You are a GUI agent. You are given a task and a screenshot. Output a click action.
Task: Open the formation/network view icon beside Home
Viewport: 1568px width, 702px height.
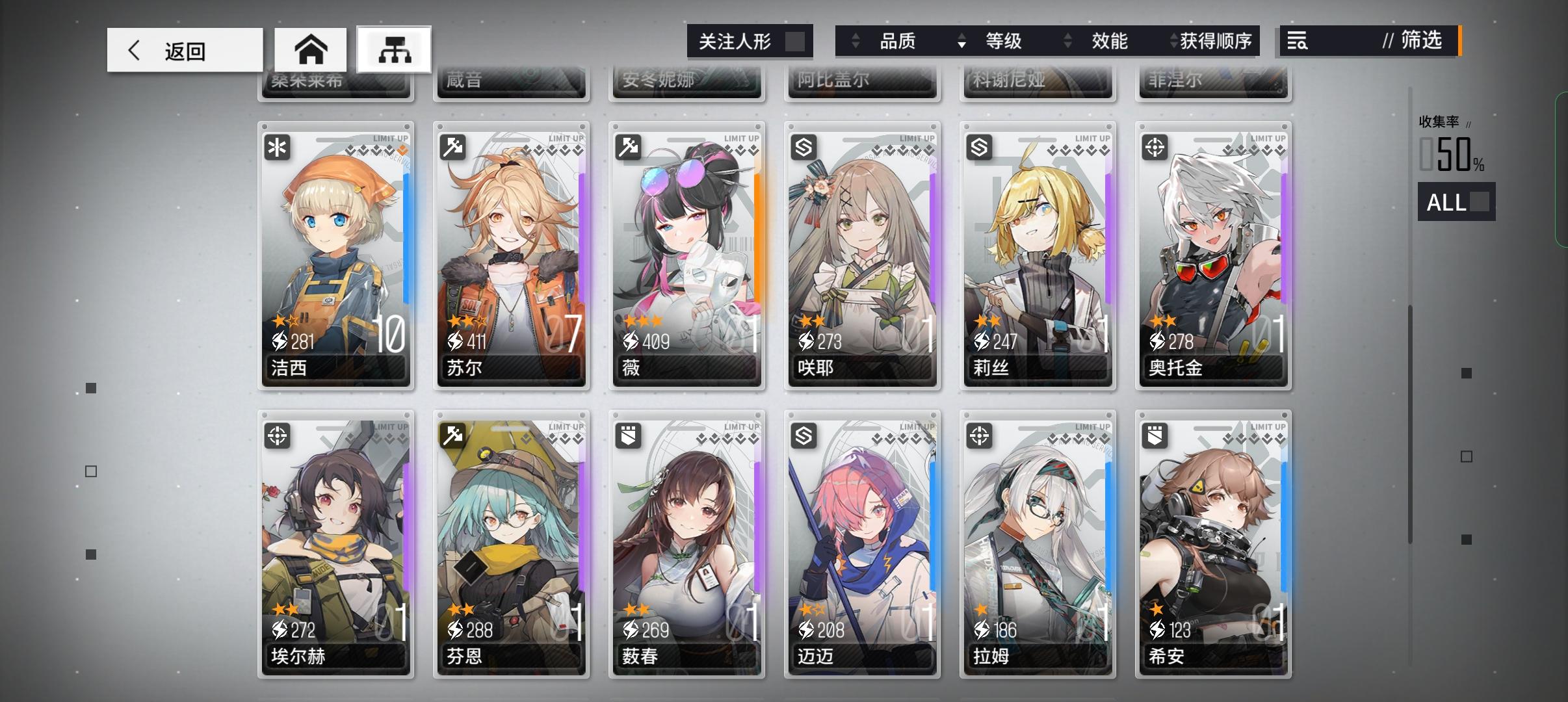tap(395, 49)
